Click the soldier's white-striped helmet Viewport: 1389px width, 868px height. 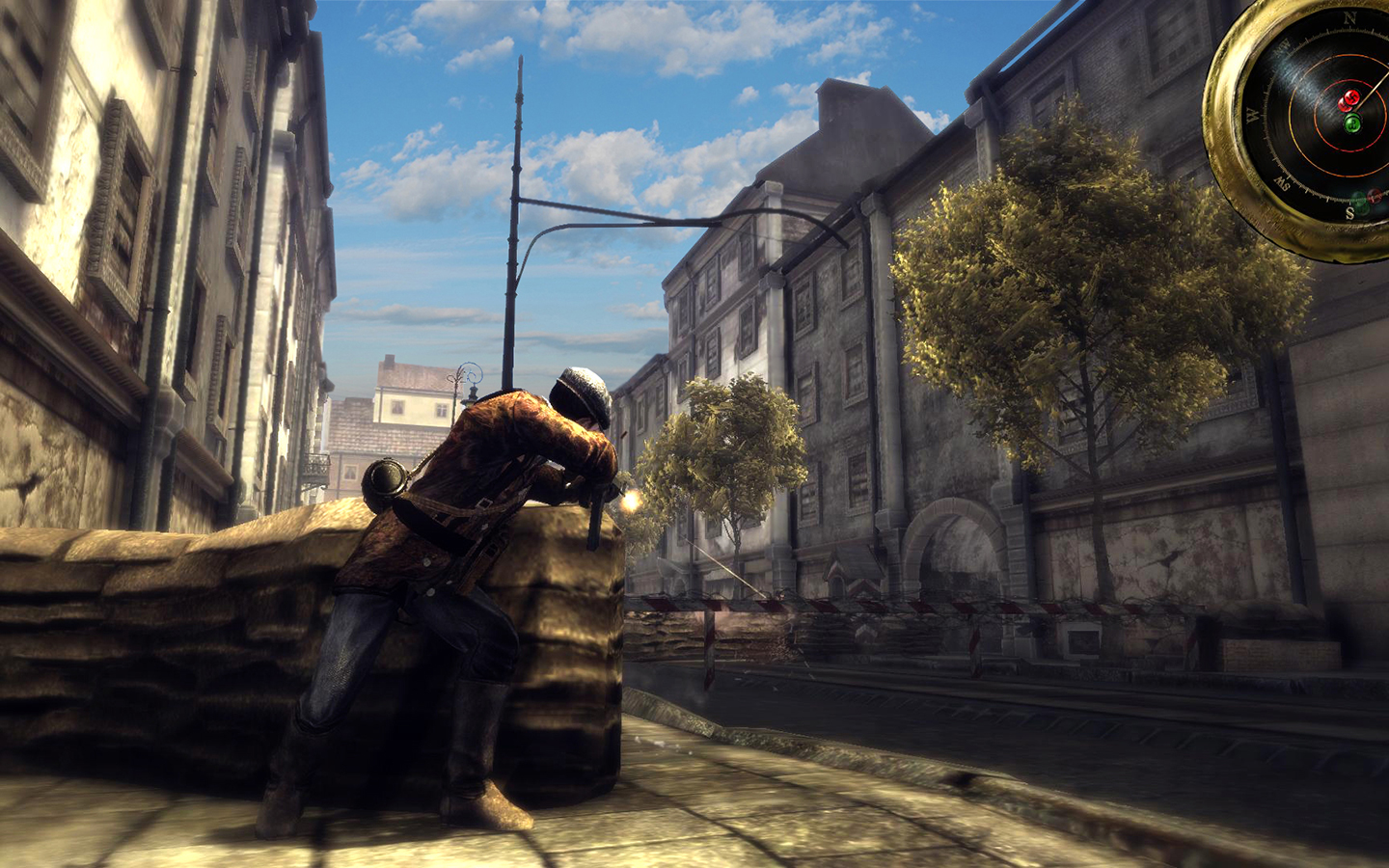[579, 391]
